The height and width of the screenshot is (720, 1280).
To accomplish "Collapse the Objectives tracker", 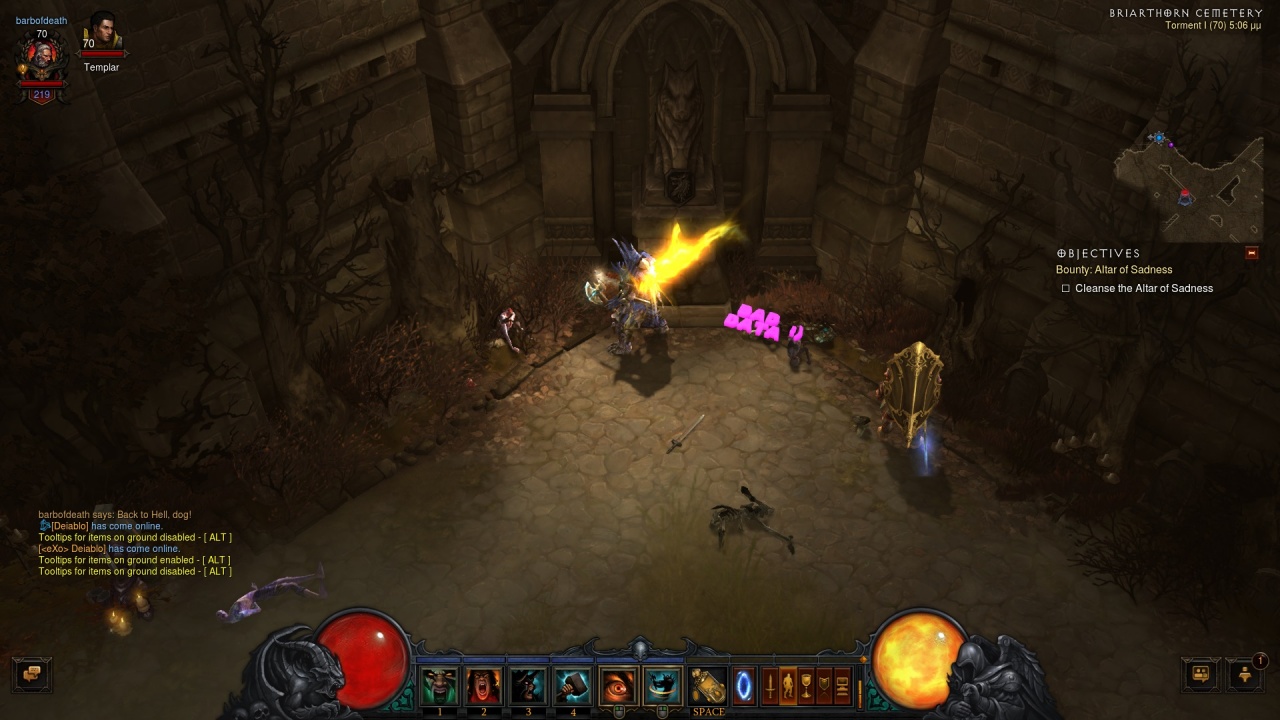I will [x=1251, y=253].
